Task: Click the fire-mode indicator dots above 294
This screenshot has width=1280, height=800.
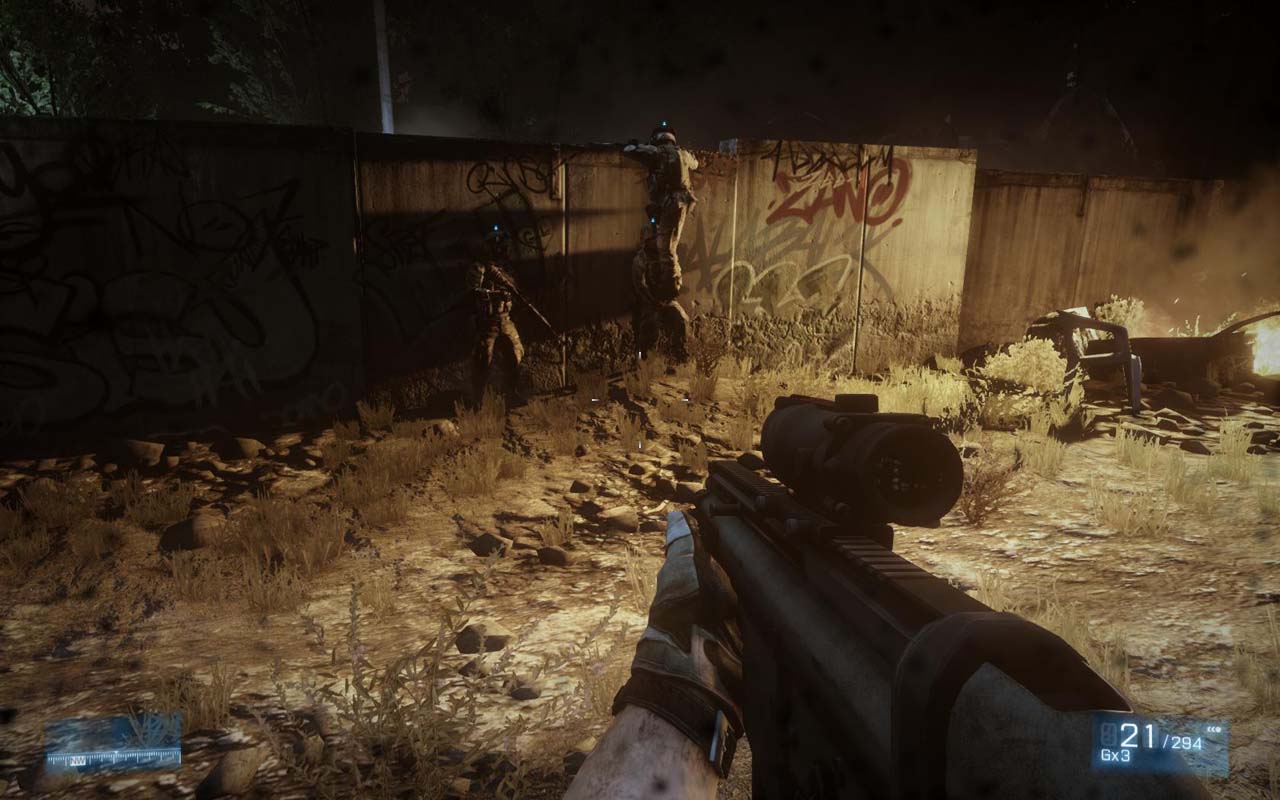Action: pyautogui.click(x=1213, y=730)
